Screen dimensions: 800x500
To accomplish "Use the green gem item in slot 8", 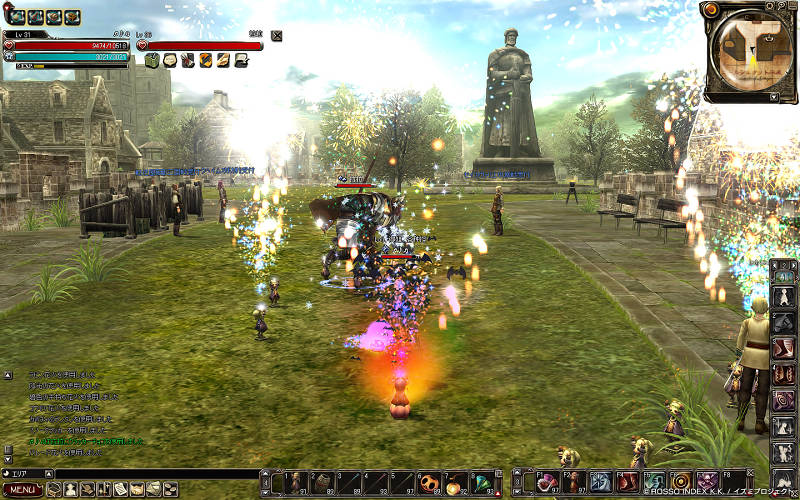I will coord(482,483).
